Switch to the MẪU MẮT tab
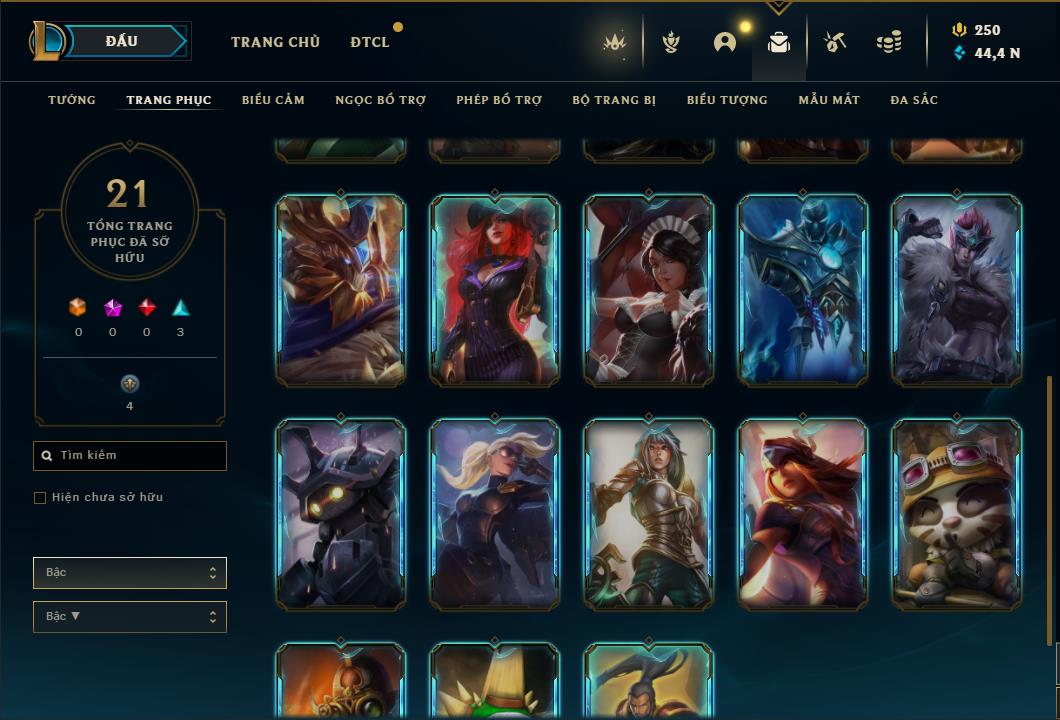Viewport: 1060px width, 720px height. click(x=829, y=100)
